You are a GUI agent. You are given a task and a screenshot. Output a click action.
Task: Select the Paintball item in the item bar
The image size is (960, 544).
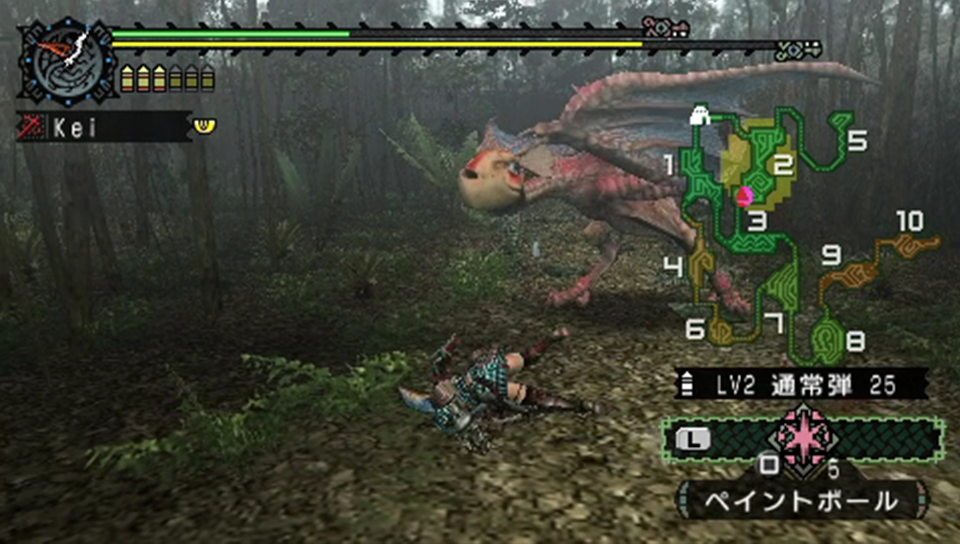[x=802, y=439]
